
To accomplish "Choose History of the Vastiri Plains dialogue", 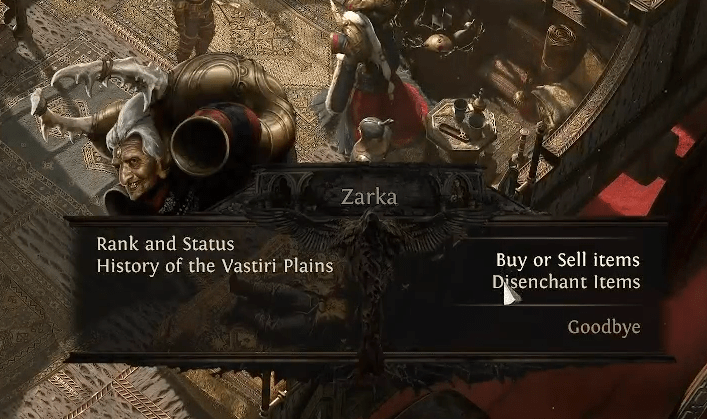I will (214, 266).
